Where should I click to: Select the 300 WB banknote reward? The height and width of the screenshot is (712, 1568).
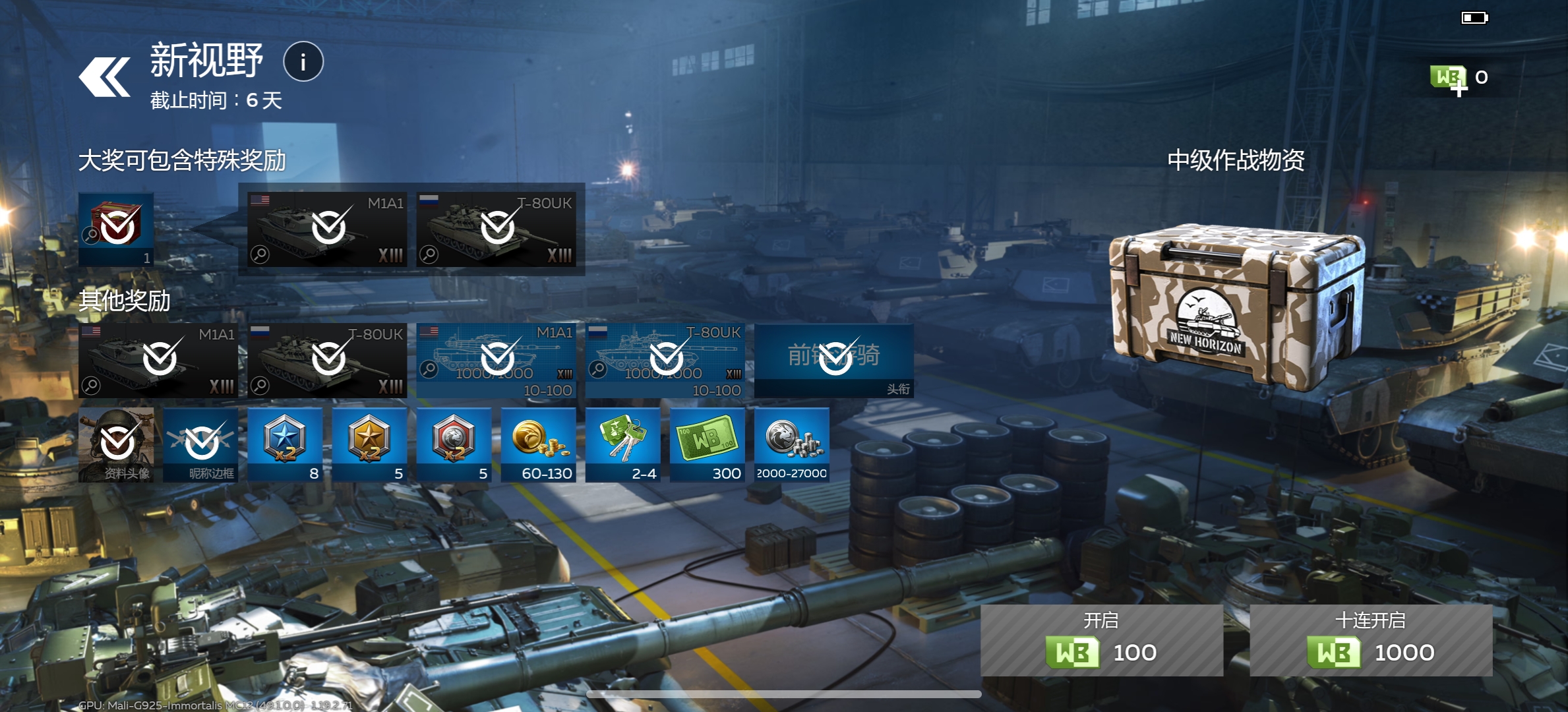[x=708, y=444]
